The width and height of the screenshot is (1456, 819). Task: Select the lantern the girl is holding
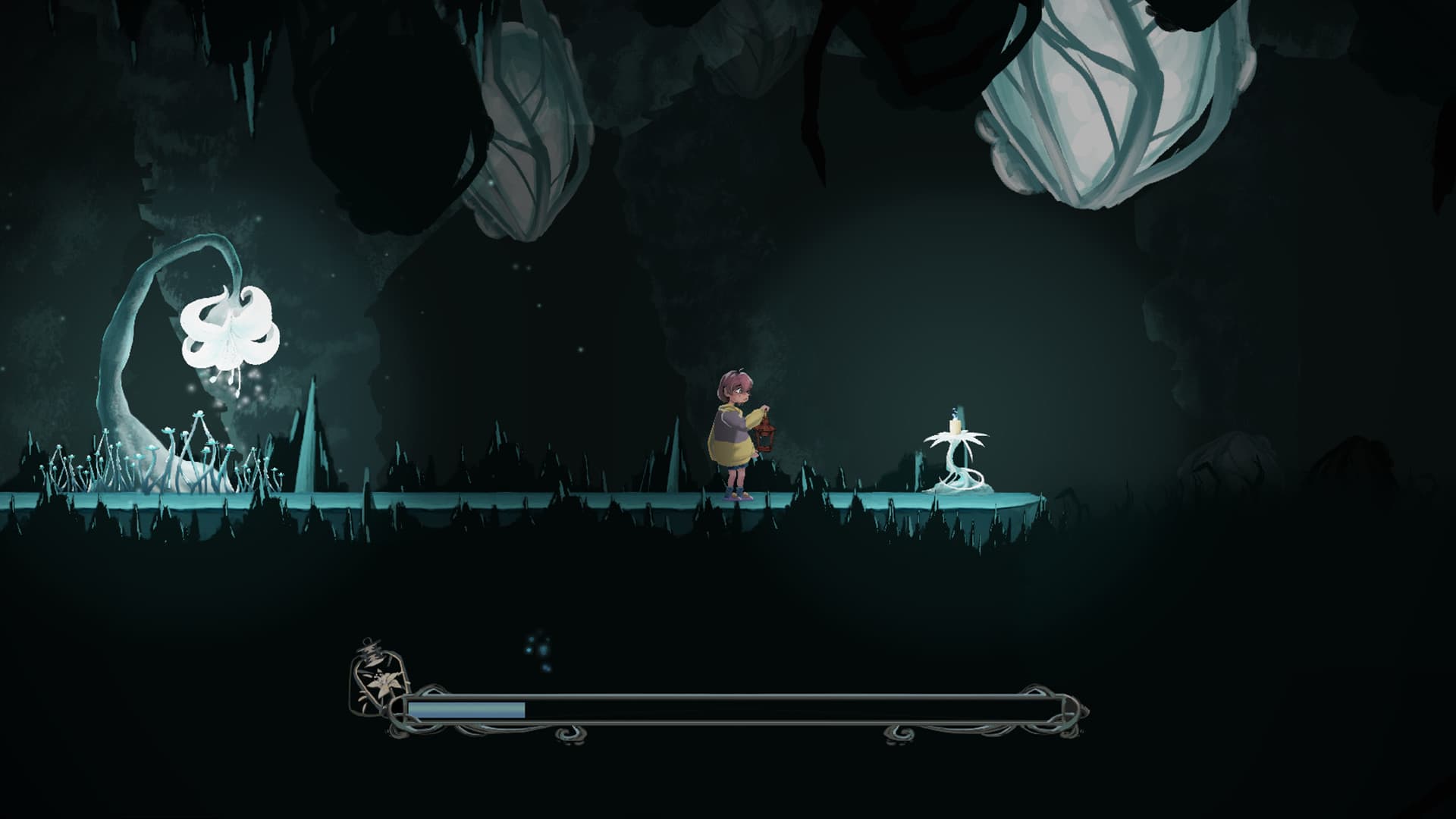pyautogui.click(x=766, y=438)
